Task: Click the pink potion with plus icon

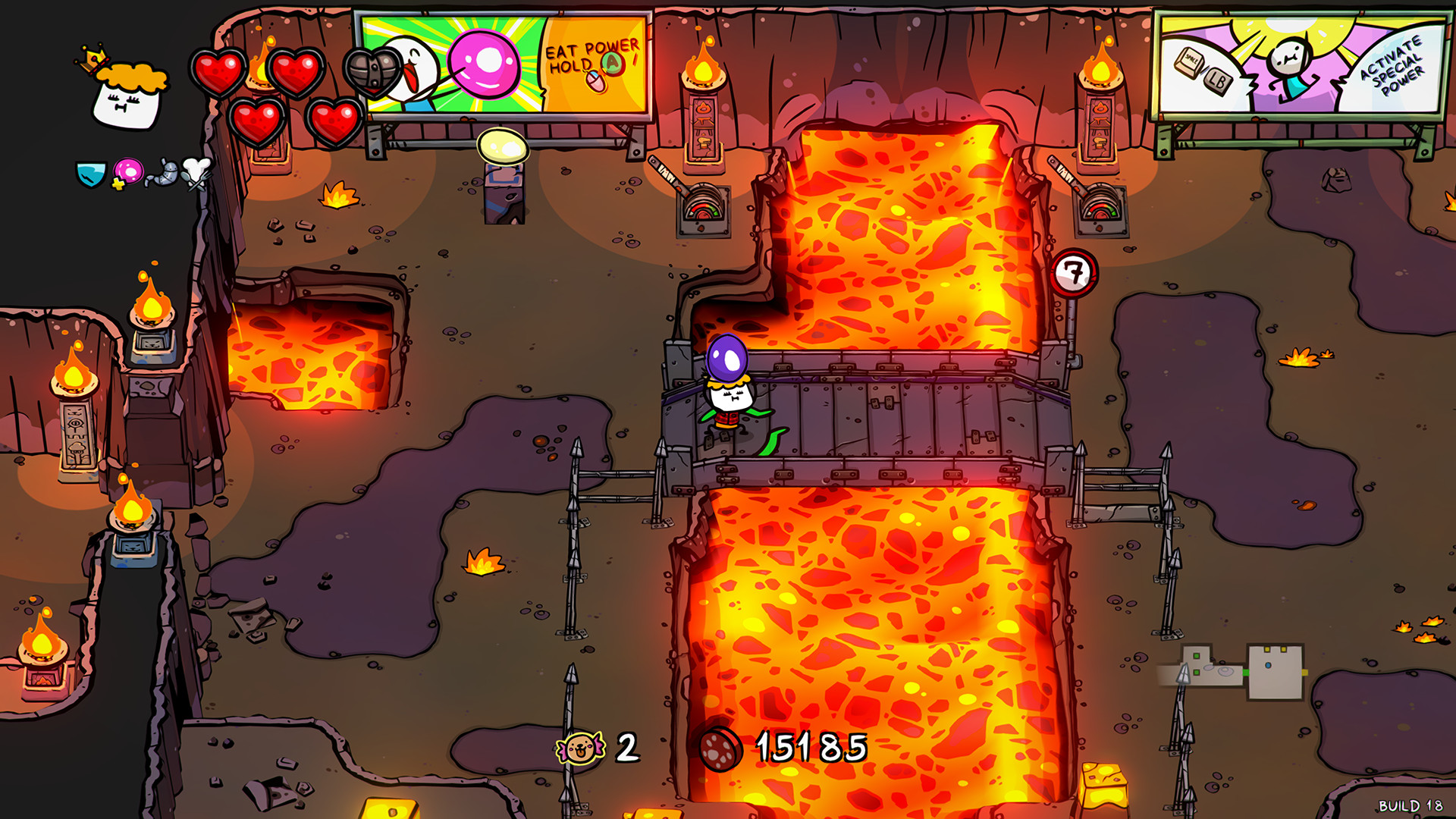Action: pos(127,172)
